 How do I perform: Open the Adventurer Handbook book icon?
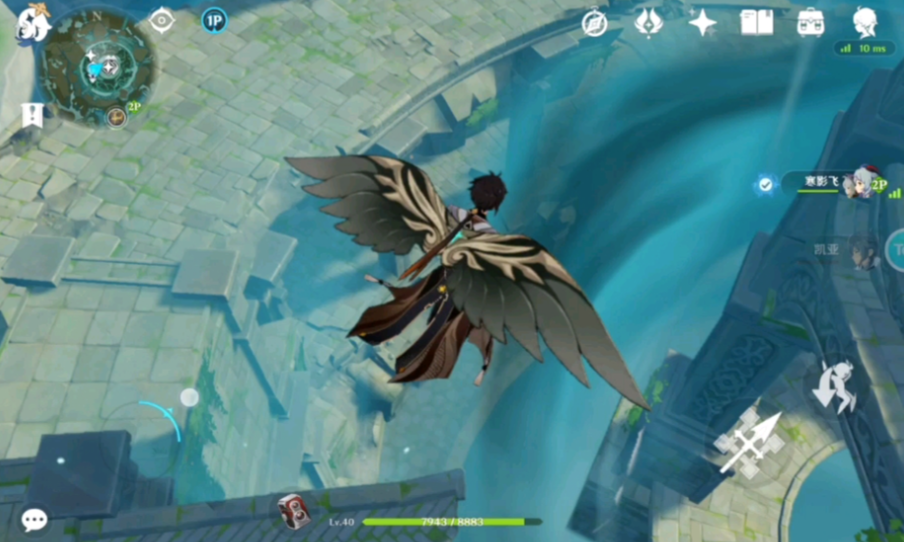pos(756,22)
